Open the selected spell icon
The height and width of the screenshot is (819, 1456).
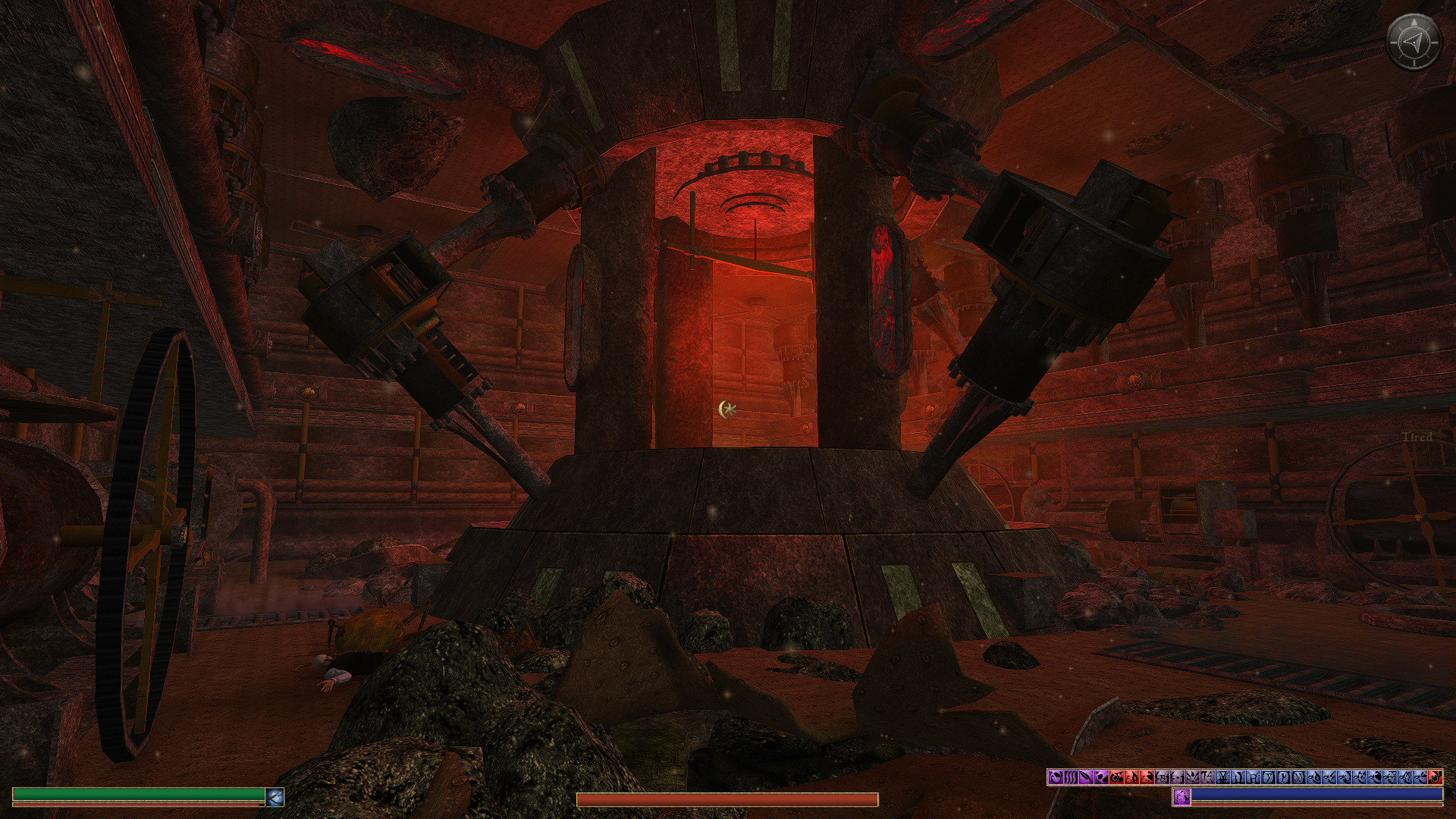pyautogui.click(x=1181, y=797)
